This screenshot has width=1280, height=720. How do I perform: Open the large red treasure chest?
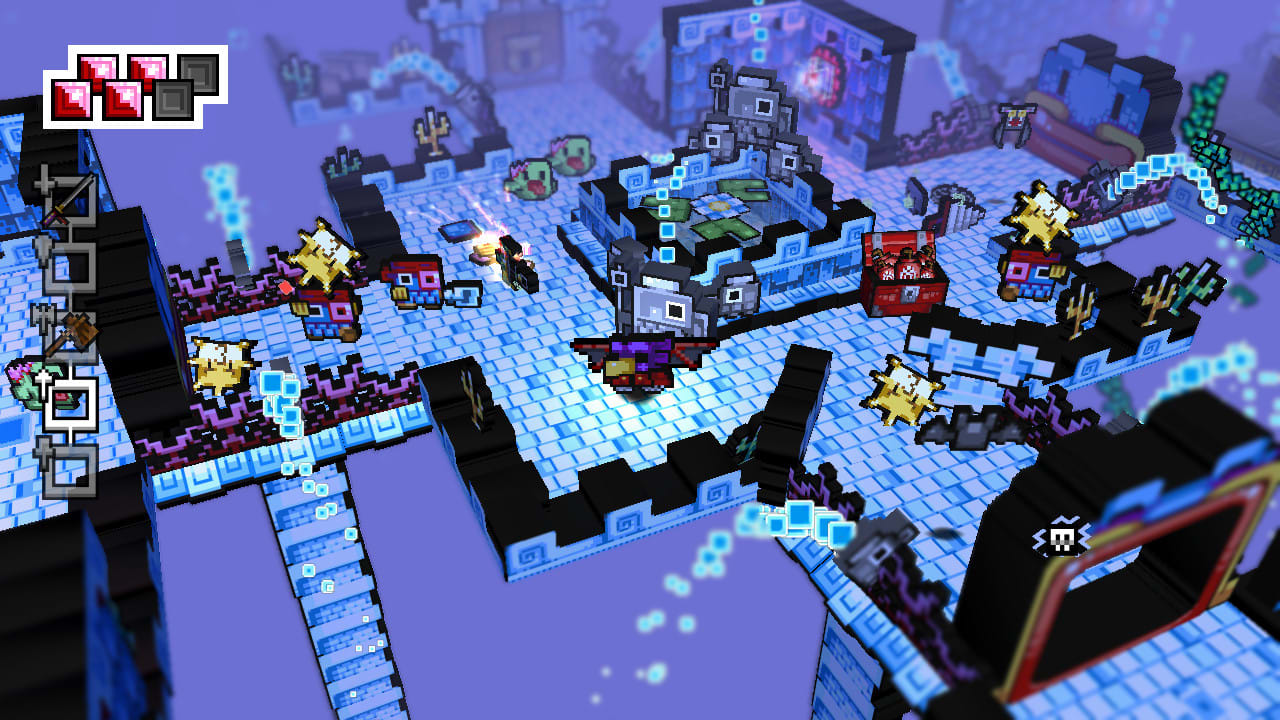905,275
